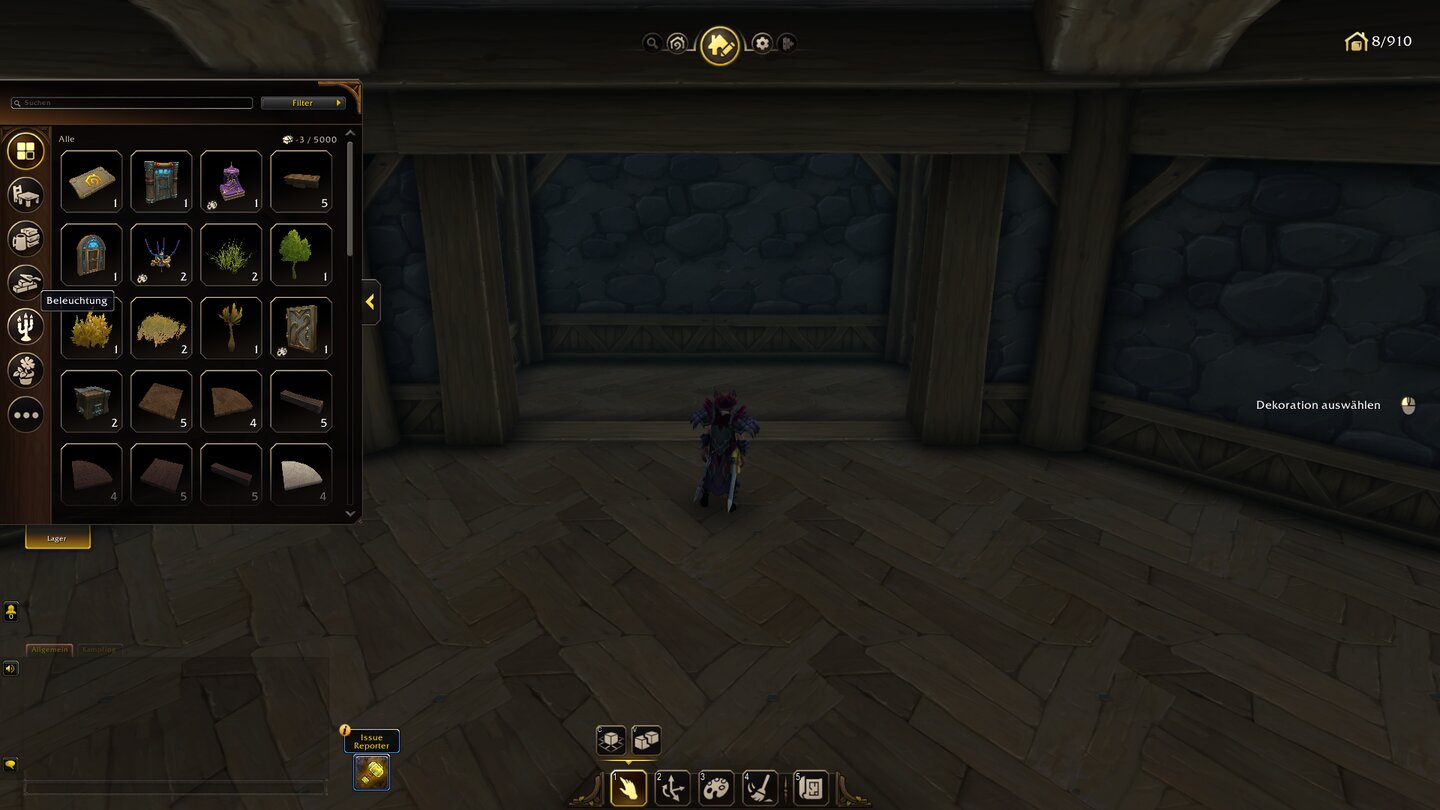Open the blueprint layout tool
Viewport: 1440px width, 810px height.
pos(808,788)
